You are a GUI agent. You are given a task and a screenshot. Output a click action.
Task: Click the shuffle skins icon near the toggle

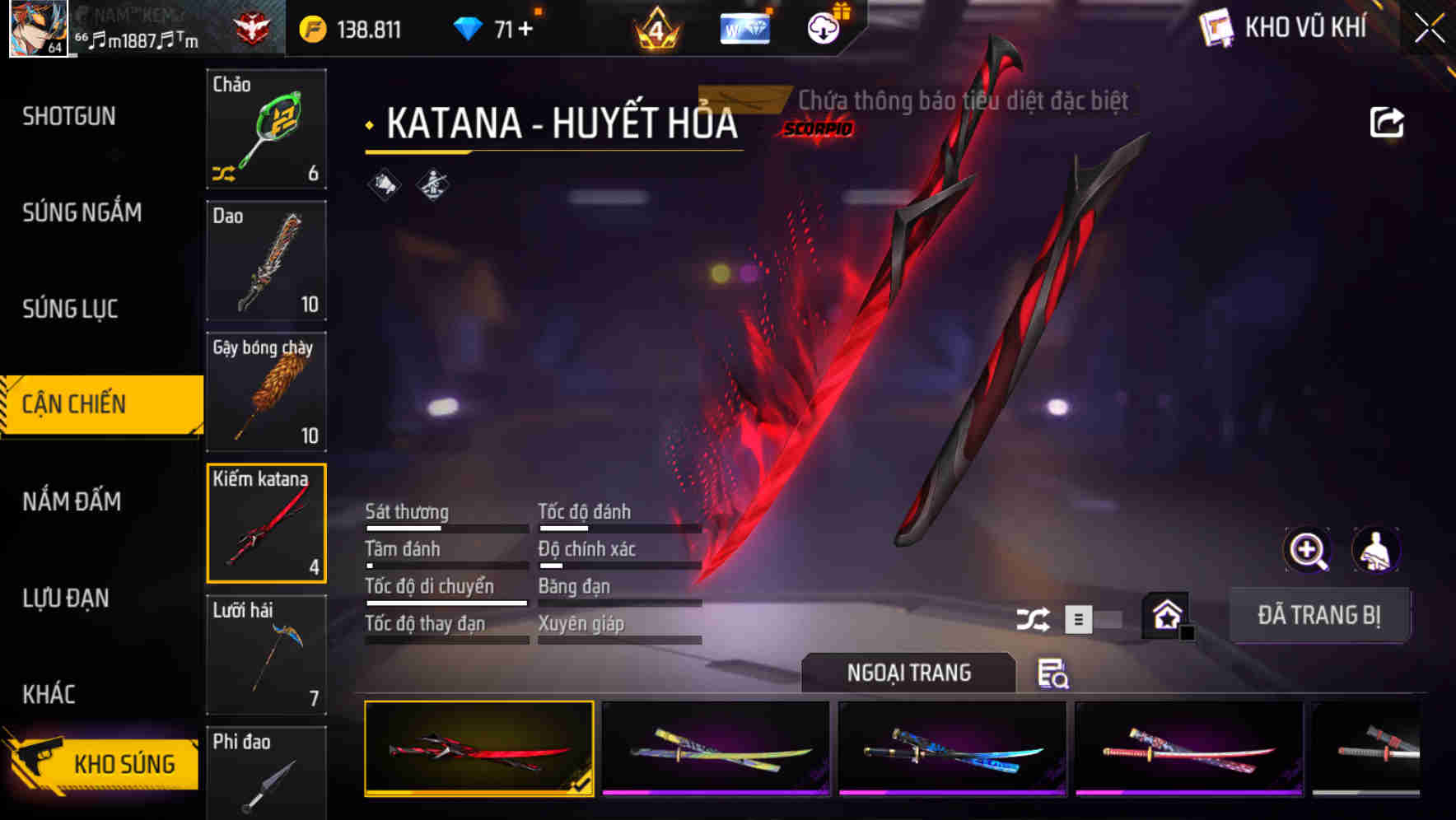tap(1032, 618)
